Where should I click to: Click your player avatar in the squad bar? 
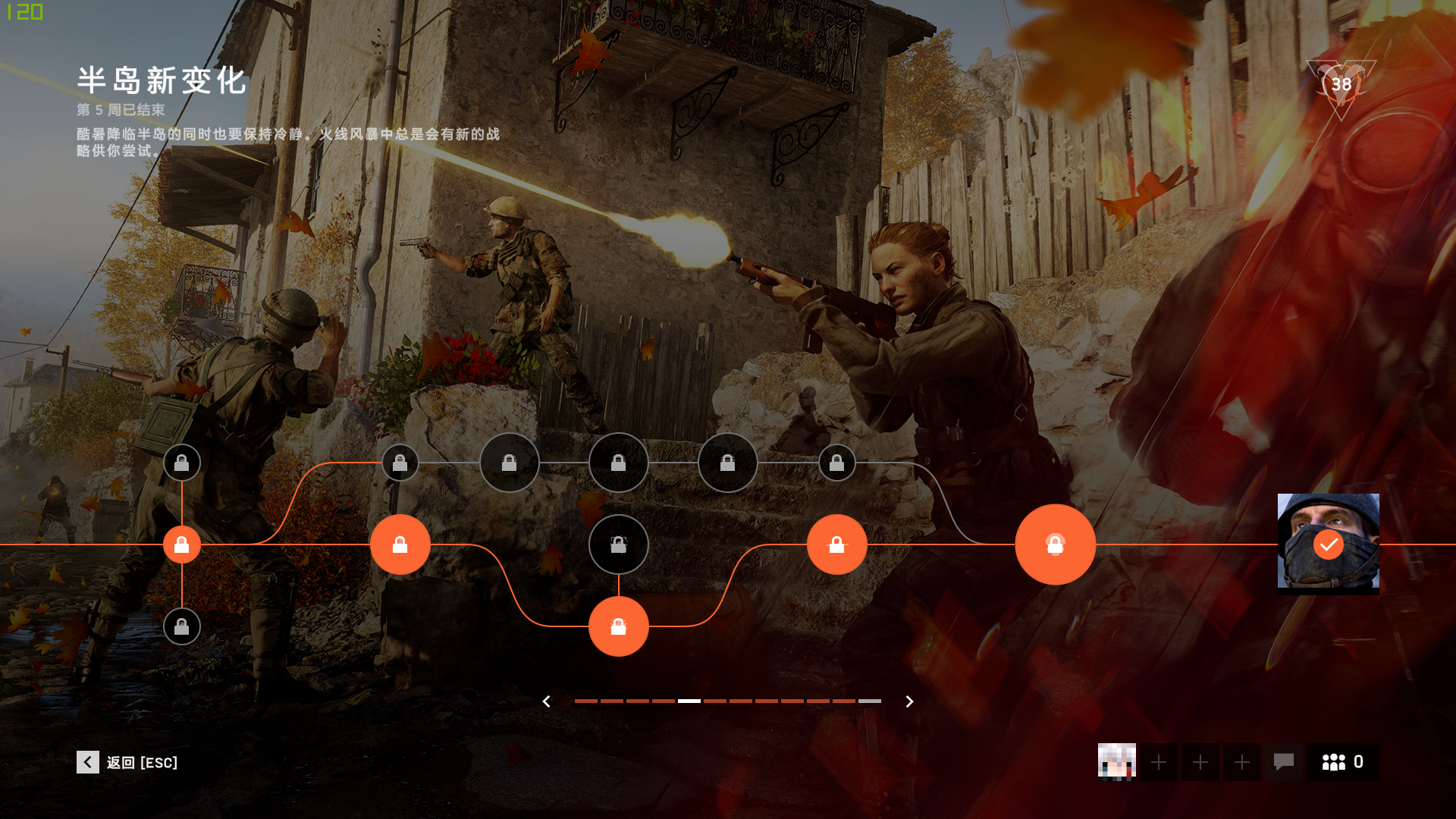(1116, 761)
